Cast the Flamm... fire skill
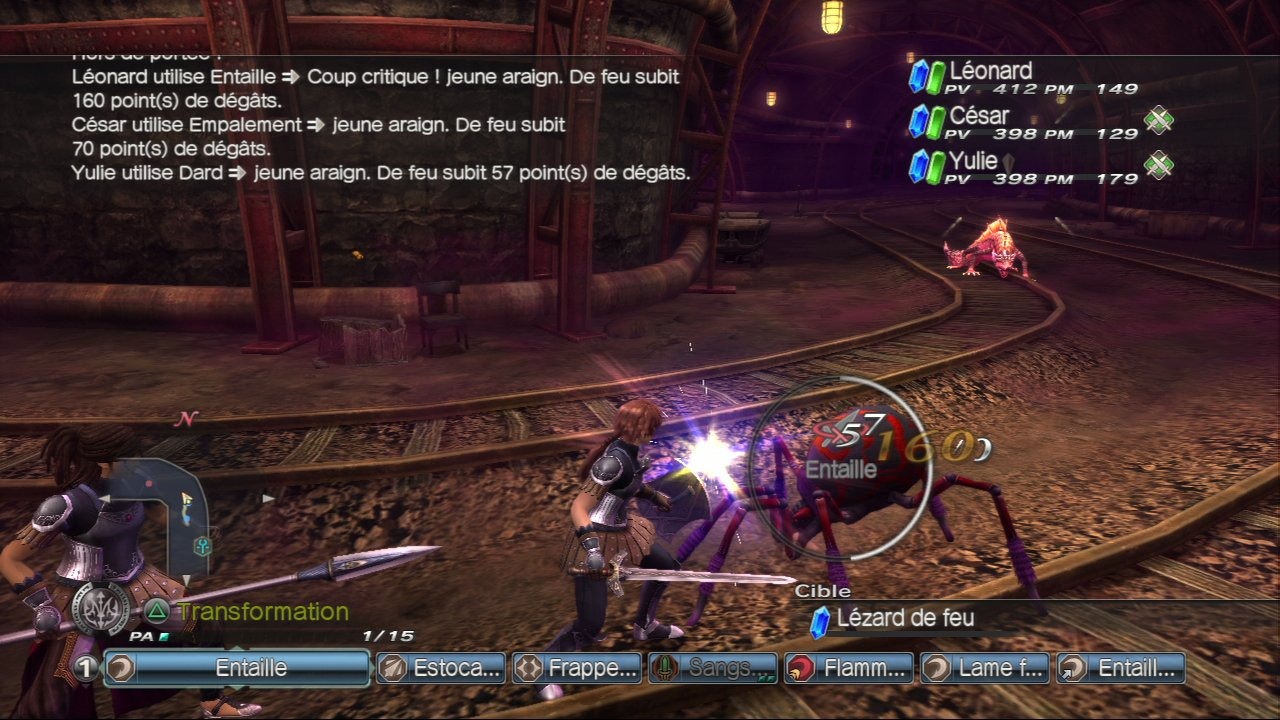 point(849,668)
